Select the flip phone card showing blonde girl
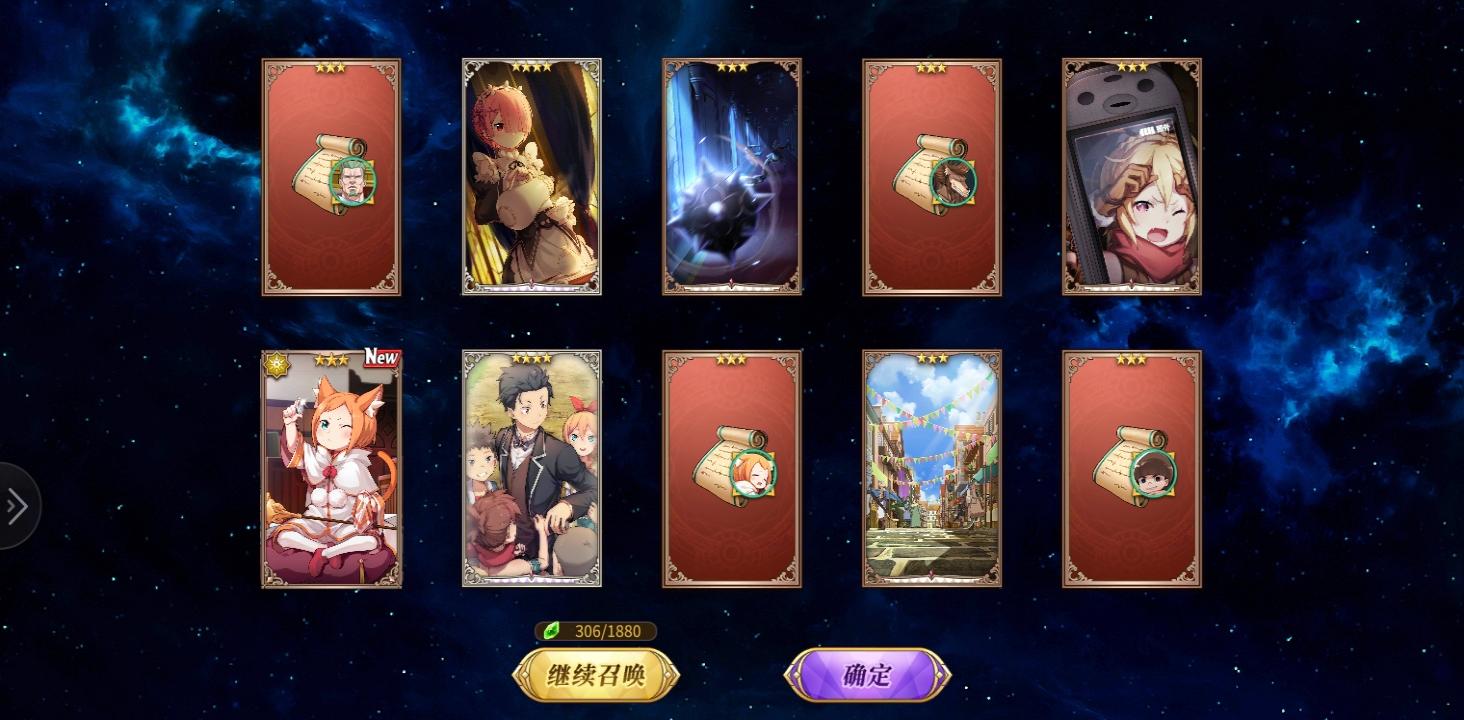This screenshot has height=720, width=1464. click(1132, 177)
